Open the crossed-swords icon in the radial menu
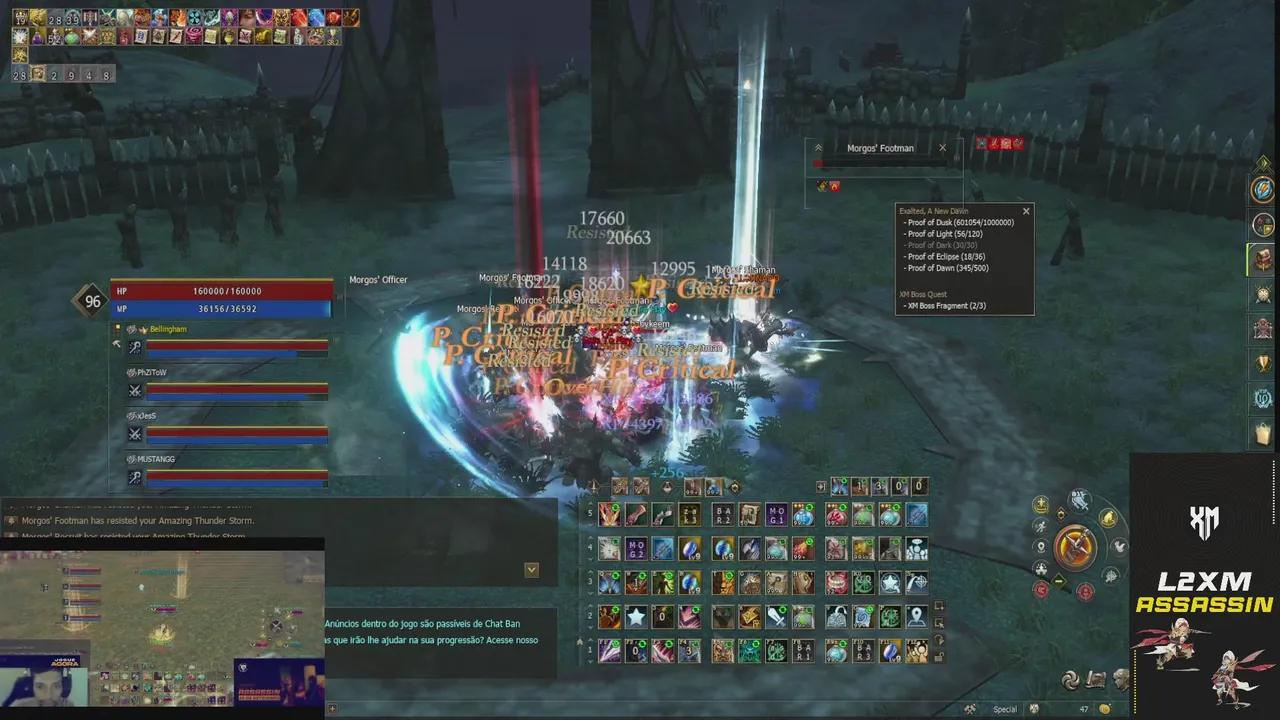 click(1074, 545)
